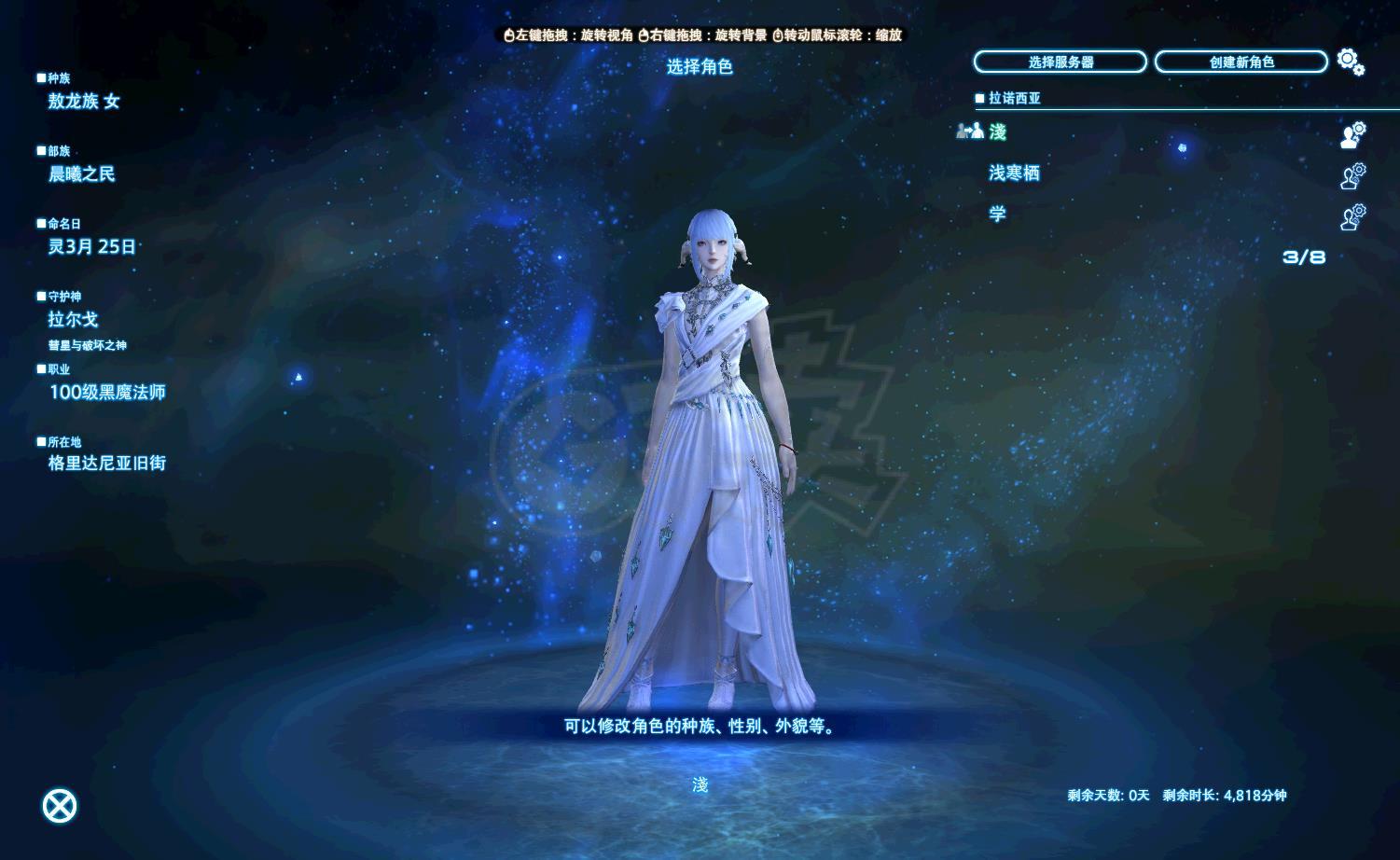Open the 选择服务器 server selection

pyautogui.click(x=1060, y=62)
